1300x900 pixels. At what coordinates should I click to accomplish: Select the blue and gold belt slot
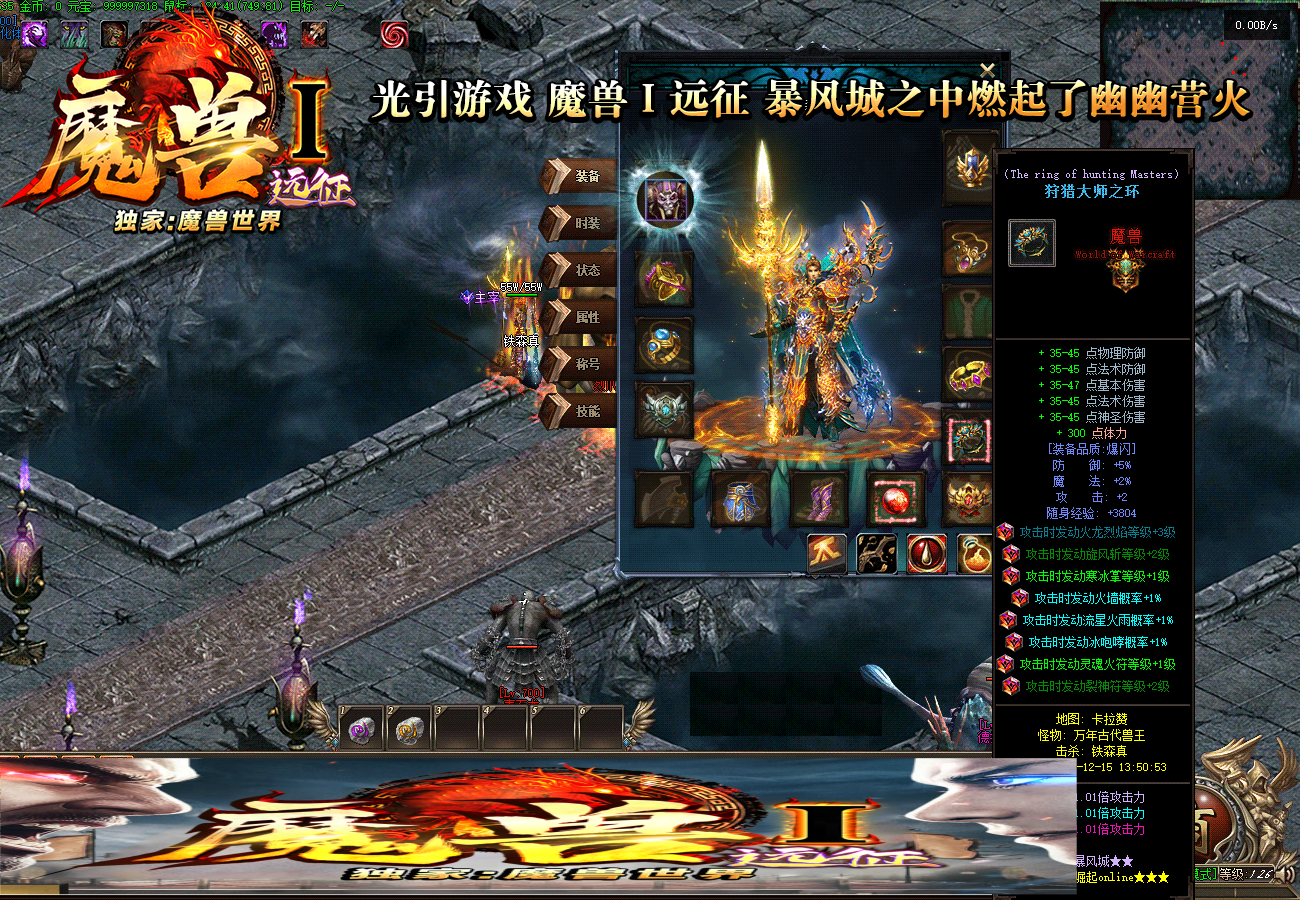741,499
